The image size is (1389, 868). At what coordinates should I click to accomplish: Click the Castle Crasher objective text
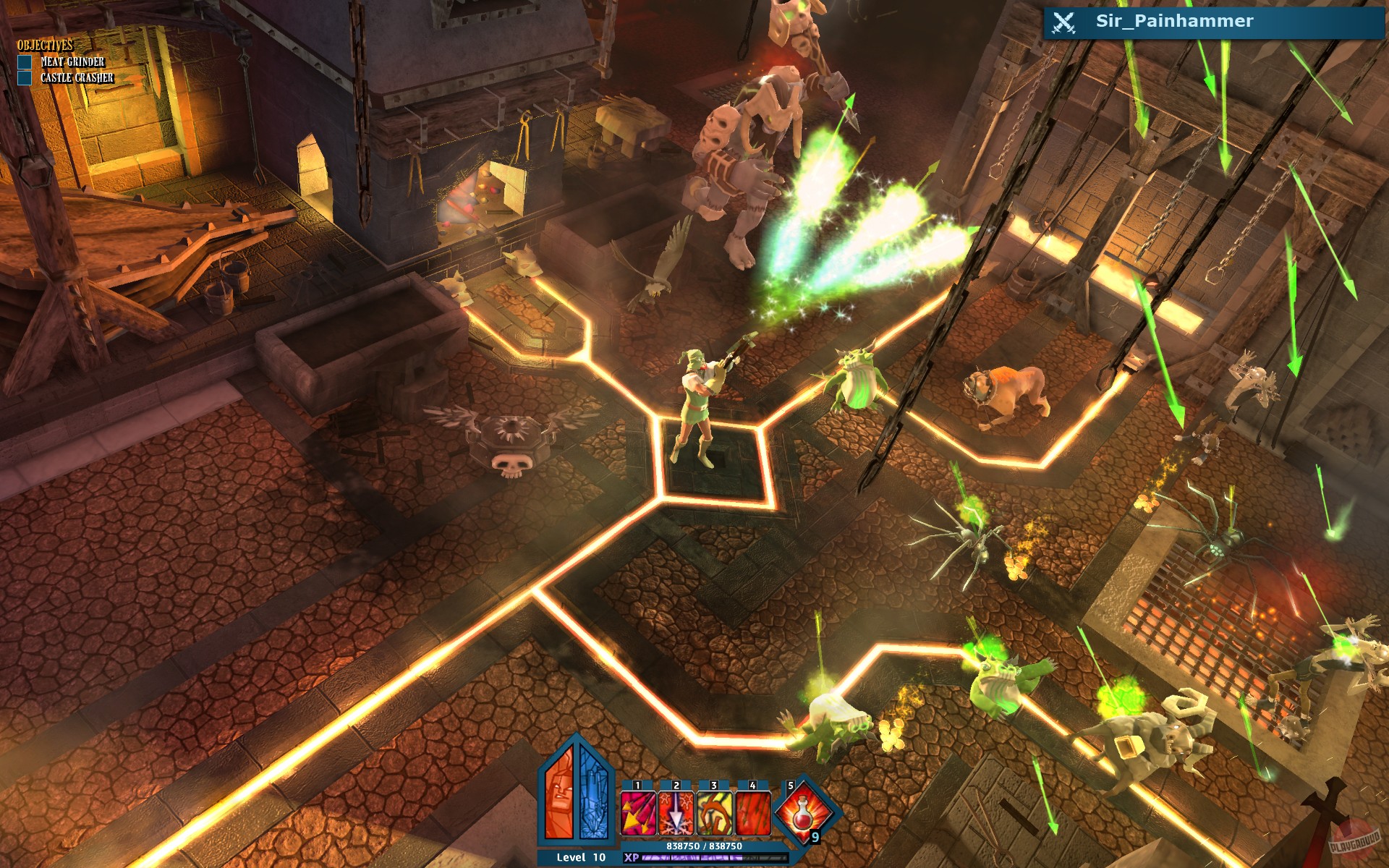pyautogui.click(x=78, y=78)
